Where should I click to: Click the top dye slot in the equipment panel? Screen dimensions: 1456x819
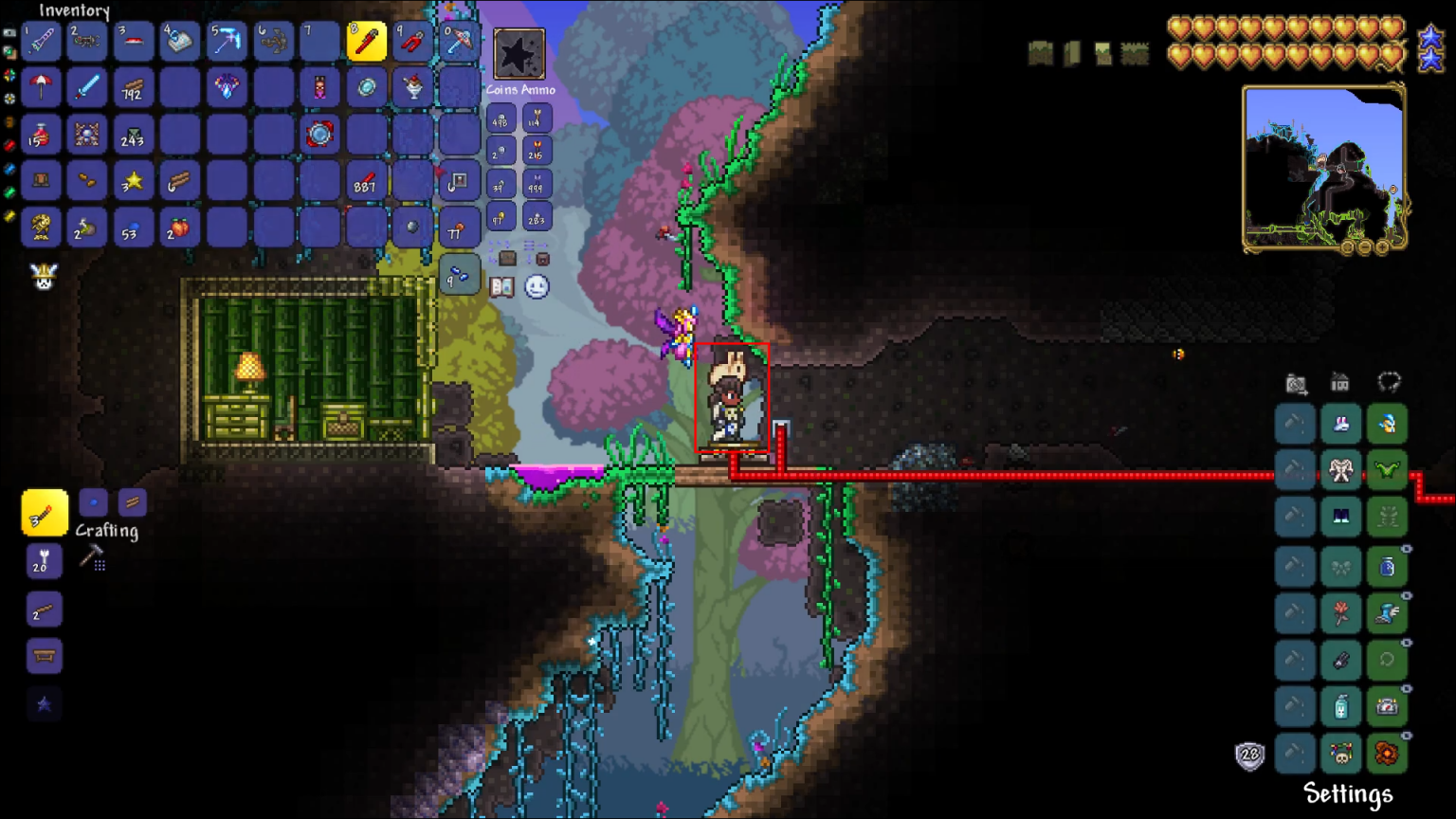1294,424
